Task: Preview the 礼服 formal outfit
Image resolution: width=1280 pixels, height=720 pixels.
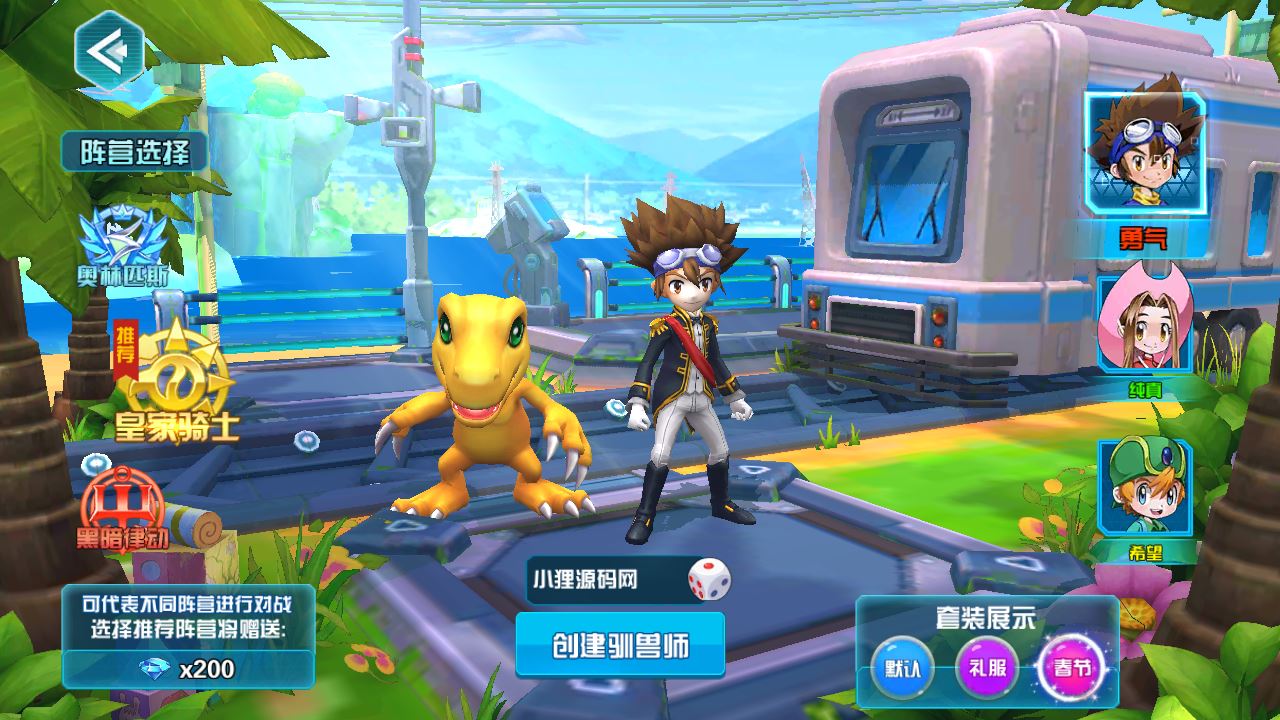Action: pyautogui.click(x=987, y=667)
